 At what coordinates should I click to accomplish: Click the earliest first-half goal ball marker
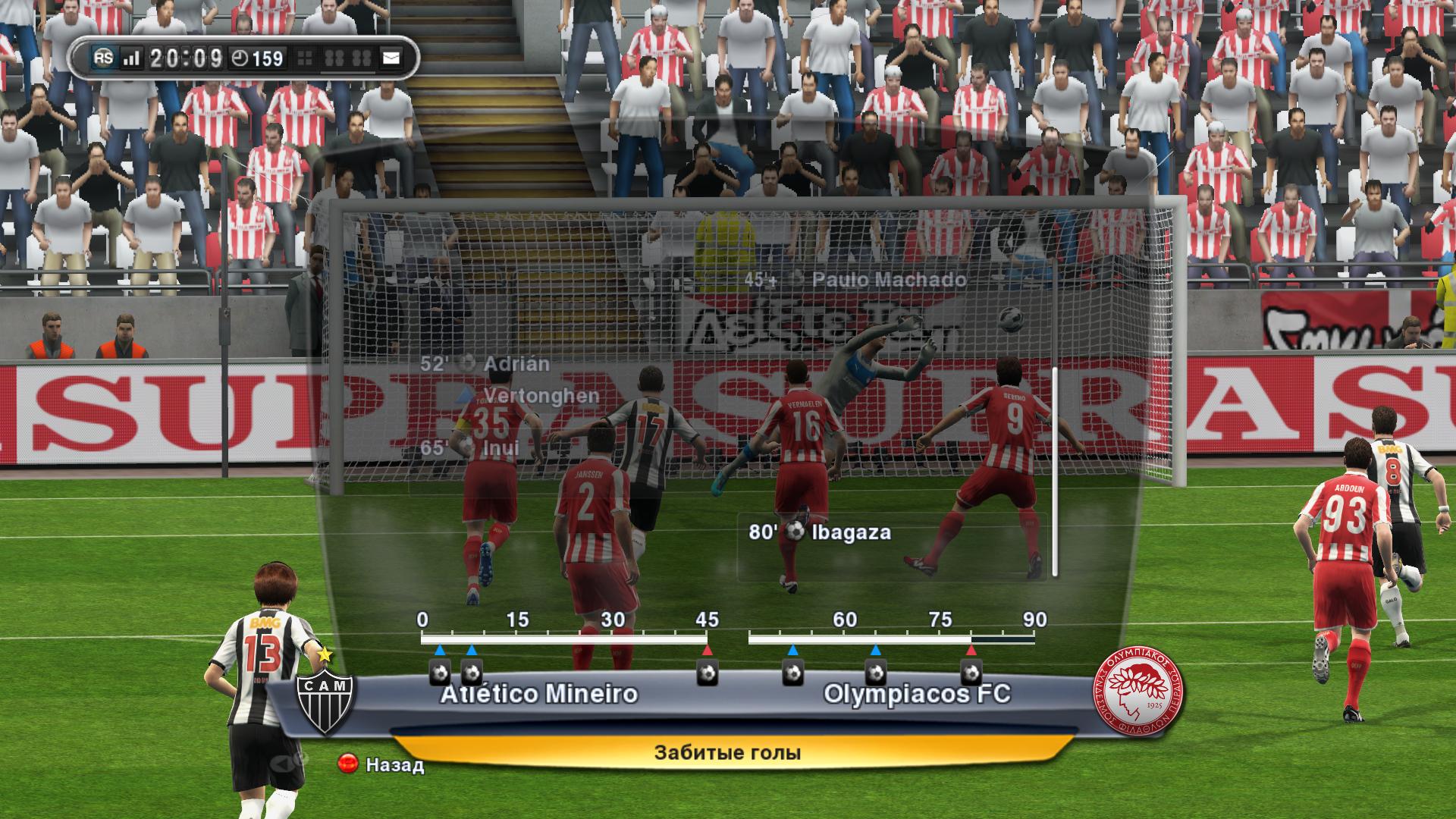(x=440, y=673)
